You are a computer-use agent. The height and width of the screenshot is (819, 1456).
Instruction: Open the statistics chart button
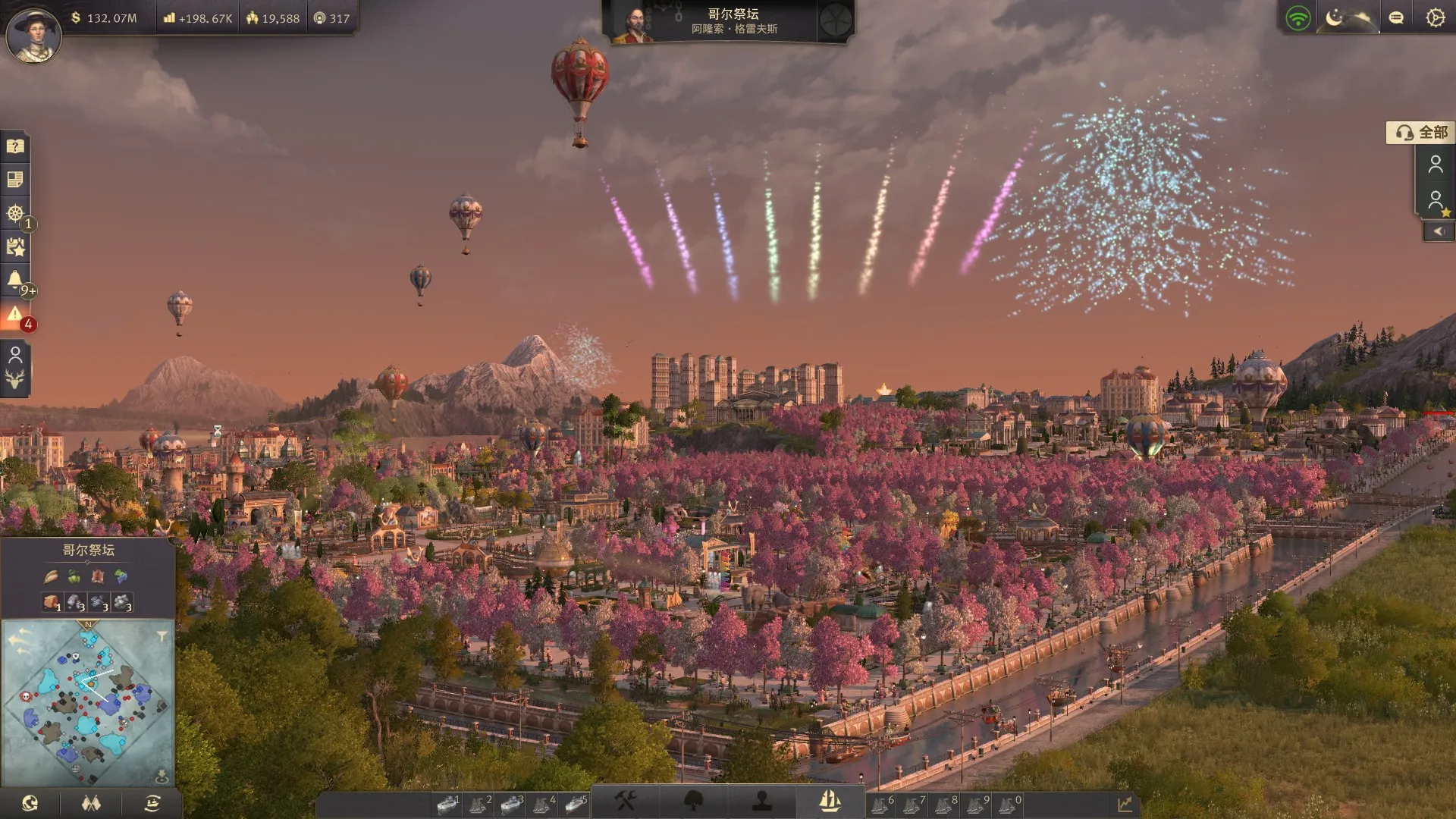[1125, 804]
